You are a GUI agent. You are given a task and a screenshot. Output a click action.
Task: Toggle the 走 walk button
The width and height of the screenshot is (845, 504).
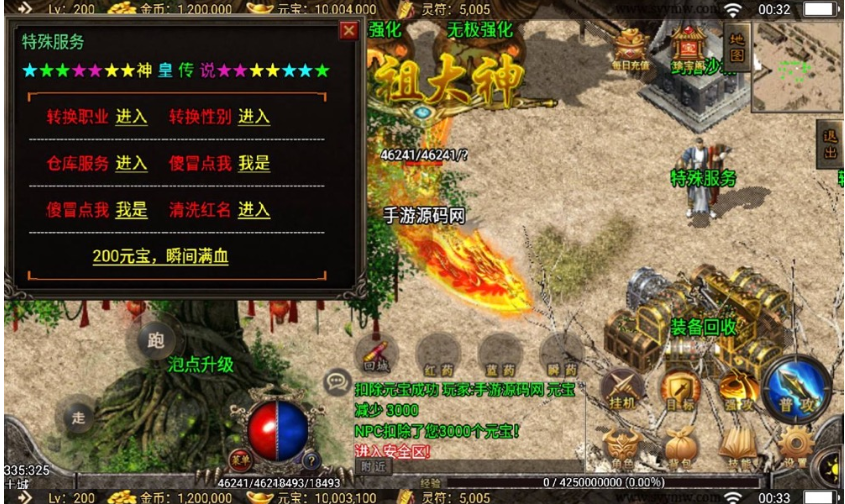[x=76, y=414]
